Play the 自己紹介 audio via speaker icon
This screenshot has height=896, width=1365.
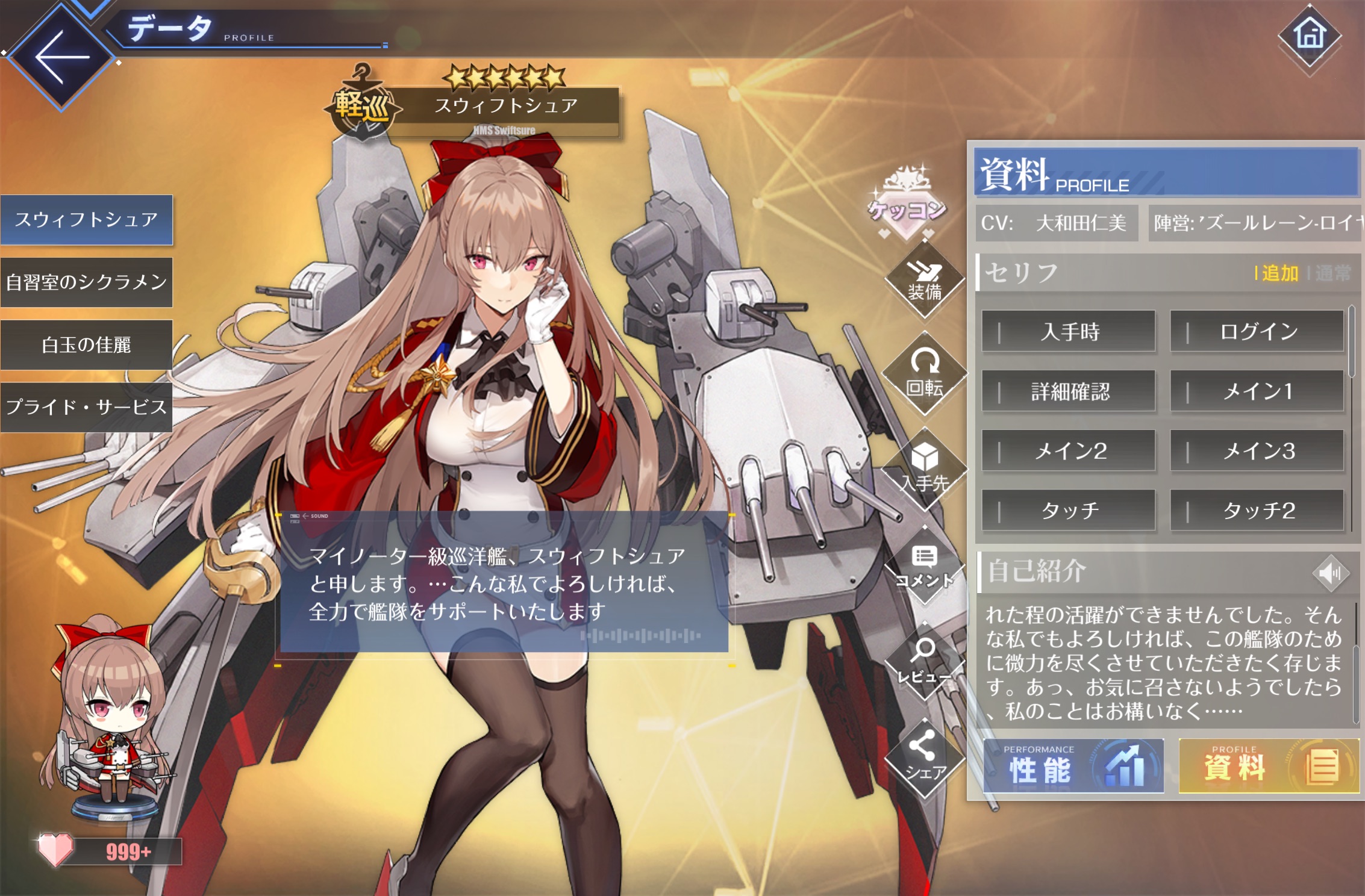1330,572
